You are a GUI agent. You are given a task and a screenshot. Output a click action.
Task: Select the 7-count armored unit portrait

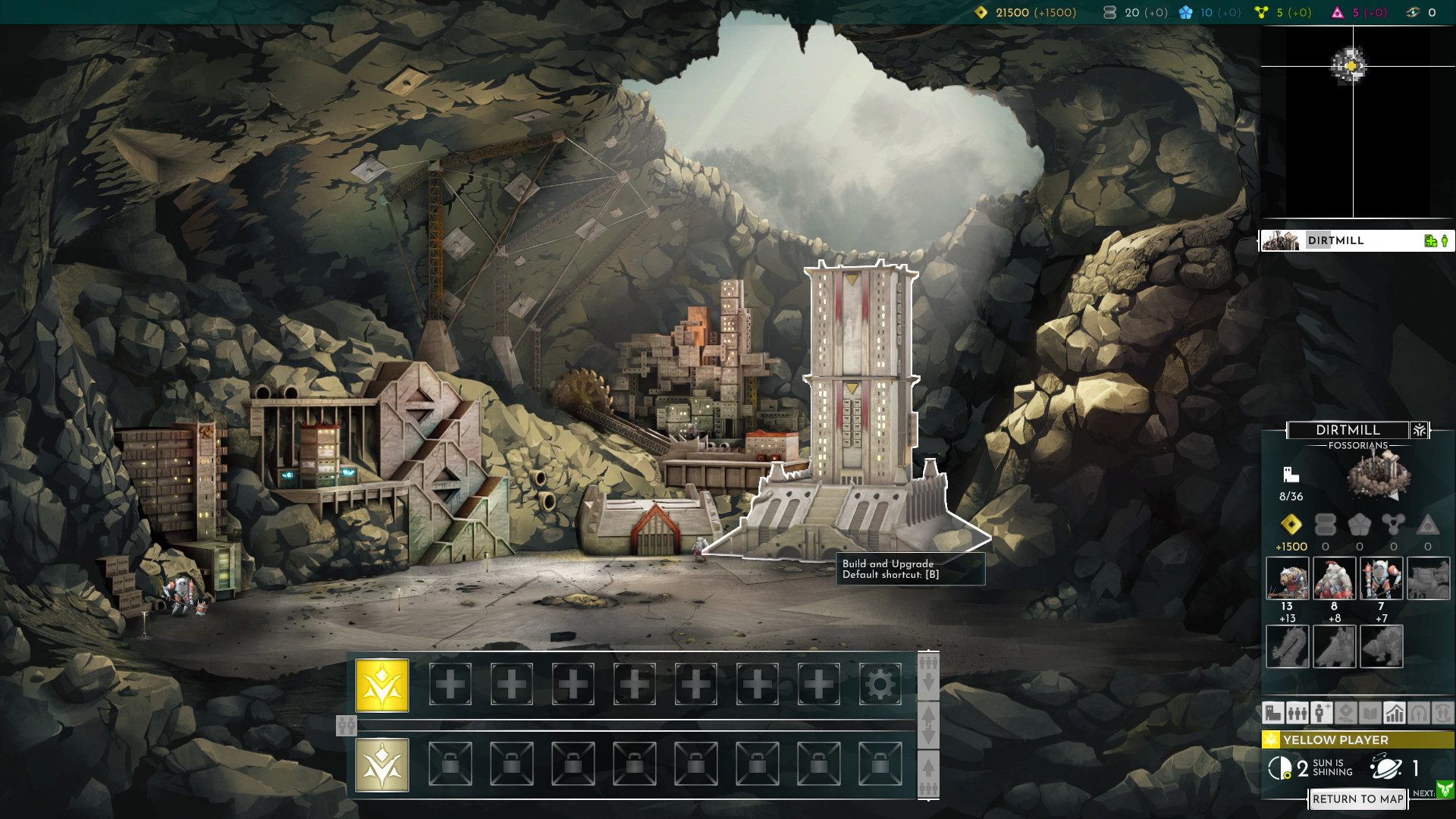[x=1381, y=579]
